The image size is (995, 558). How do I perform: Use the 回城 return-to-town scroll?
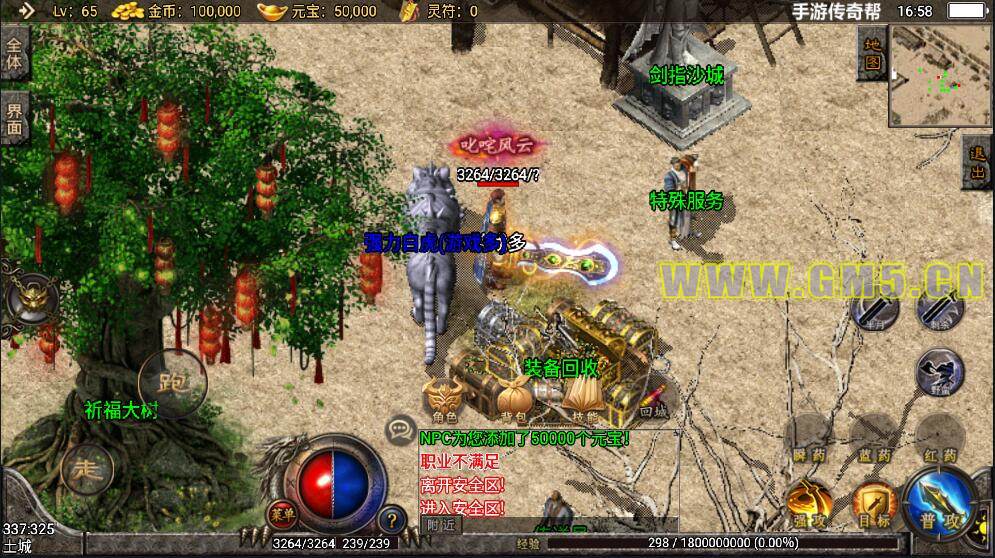click(x=651, y=397)
